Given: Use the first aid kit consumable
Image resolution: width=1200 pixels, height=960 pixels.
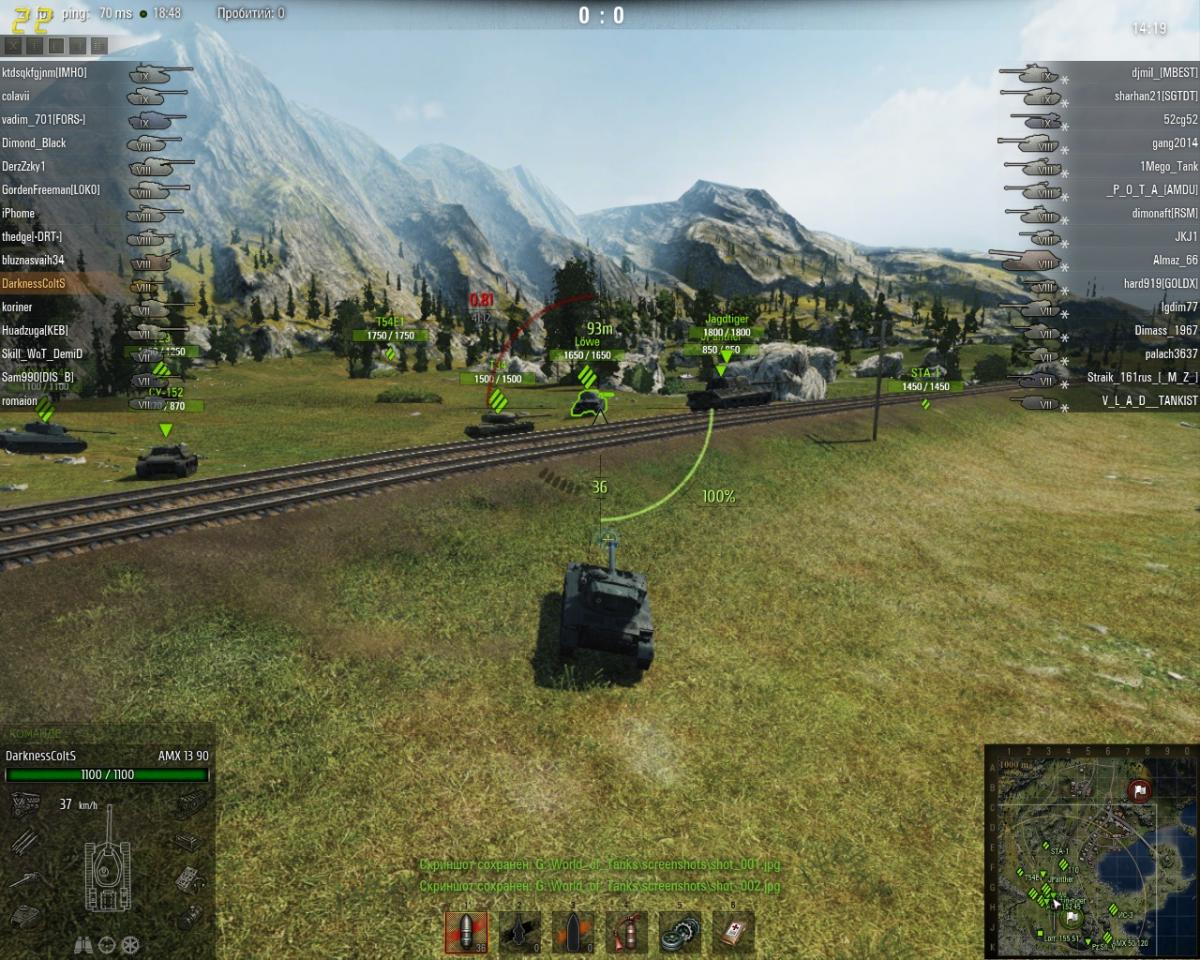Looking at the screenshot, I should coord(733,931).
